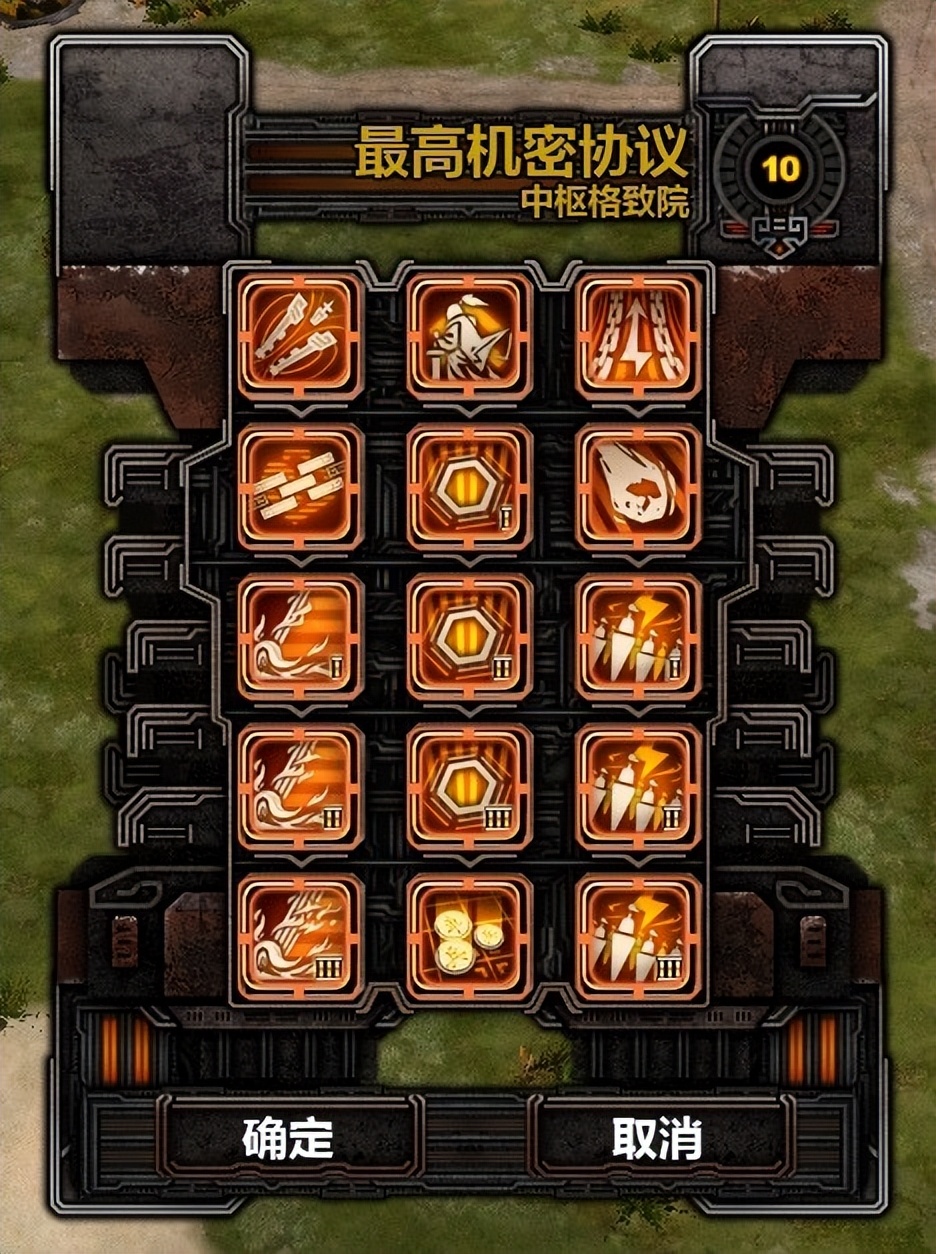
Task: Choose the lightning rocket barrage level I
Action: point(638,636)
